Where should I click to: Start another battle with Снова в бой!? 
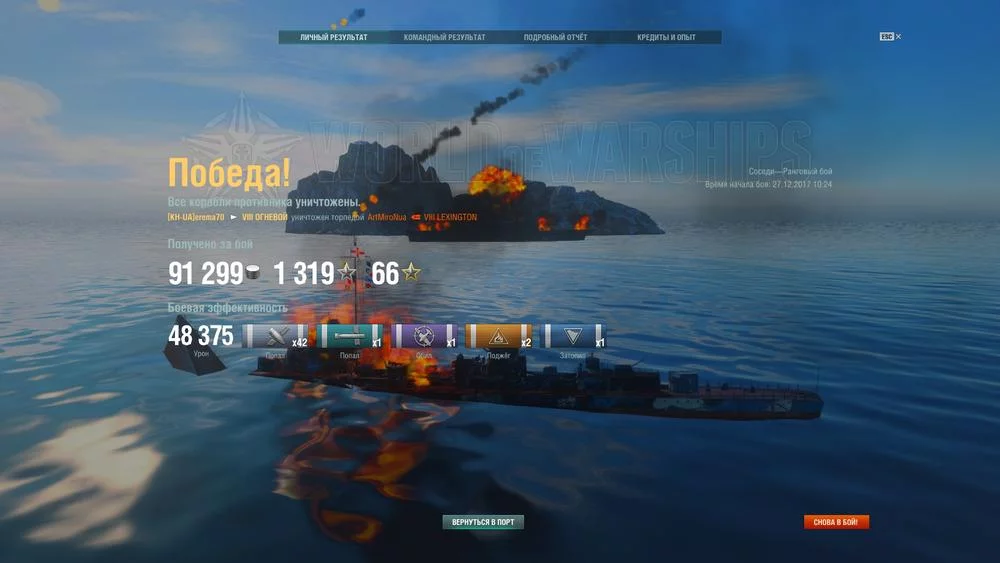pos(836,522)
